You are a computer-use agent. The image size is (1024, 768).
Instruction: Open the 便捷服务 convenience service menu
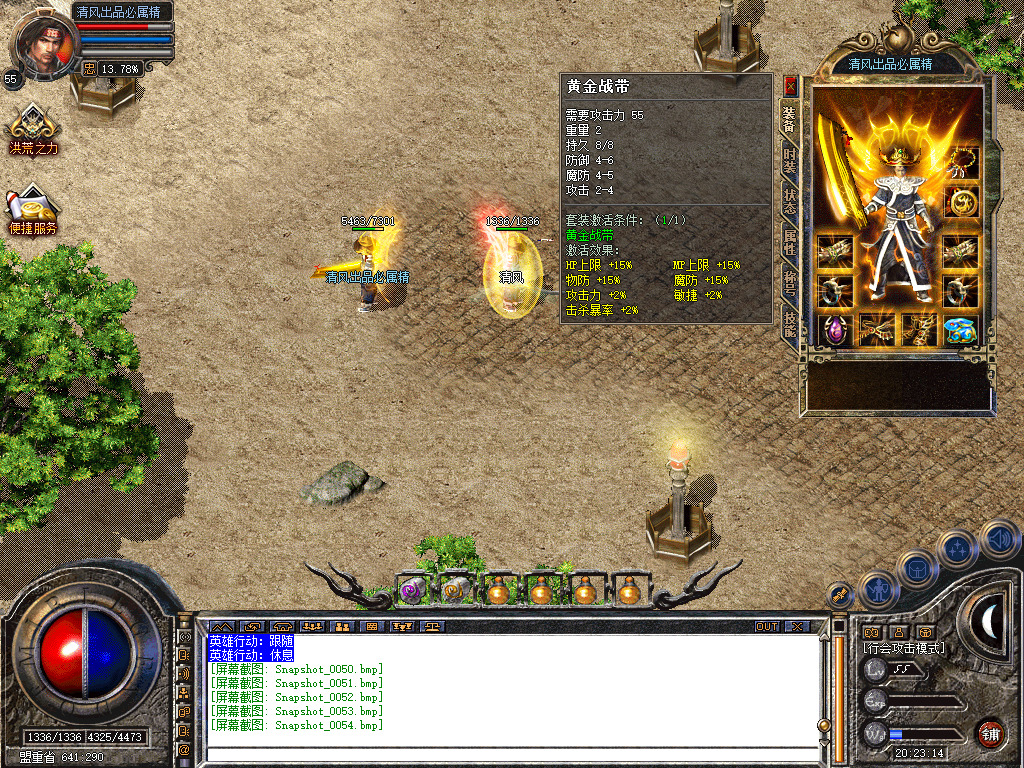click(x=33, y=208)
